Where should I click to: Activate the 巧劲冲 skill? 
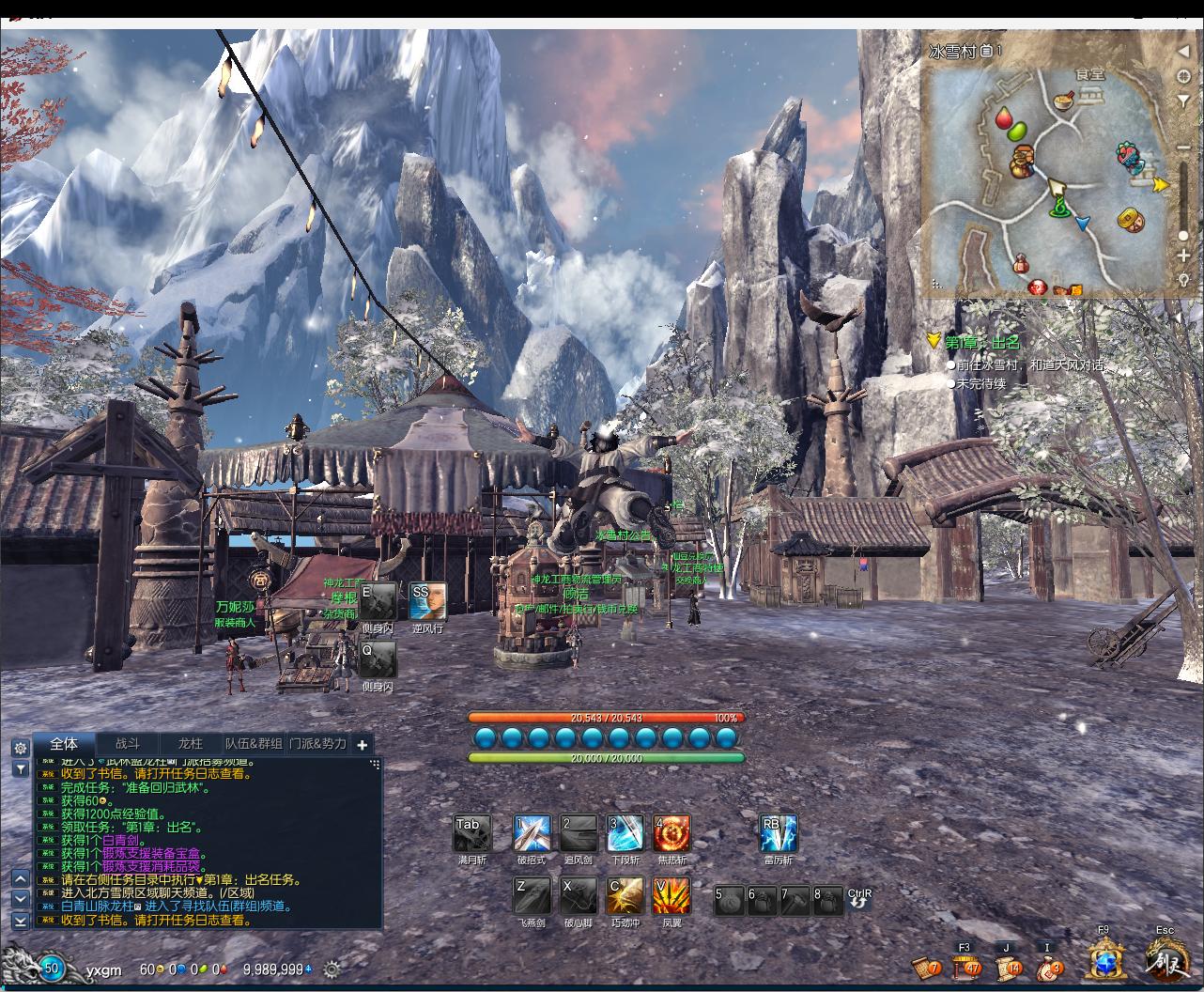(x=625, y=896)
